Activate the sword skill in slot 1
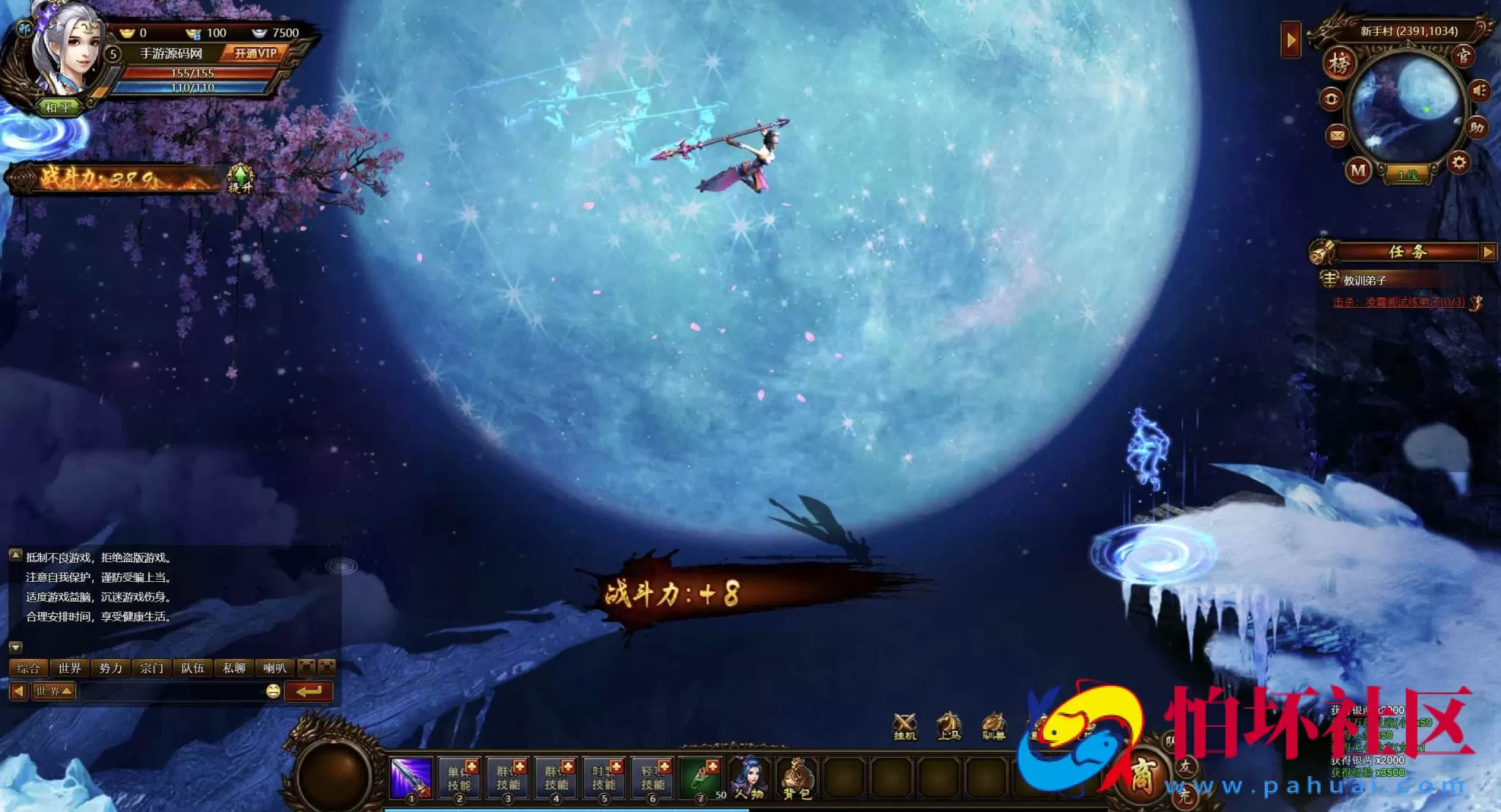Screen dimensions: 1501x812 (410, 779)
